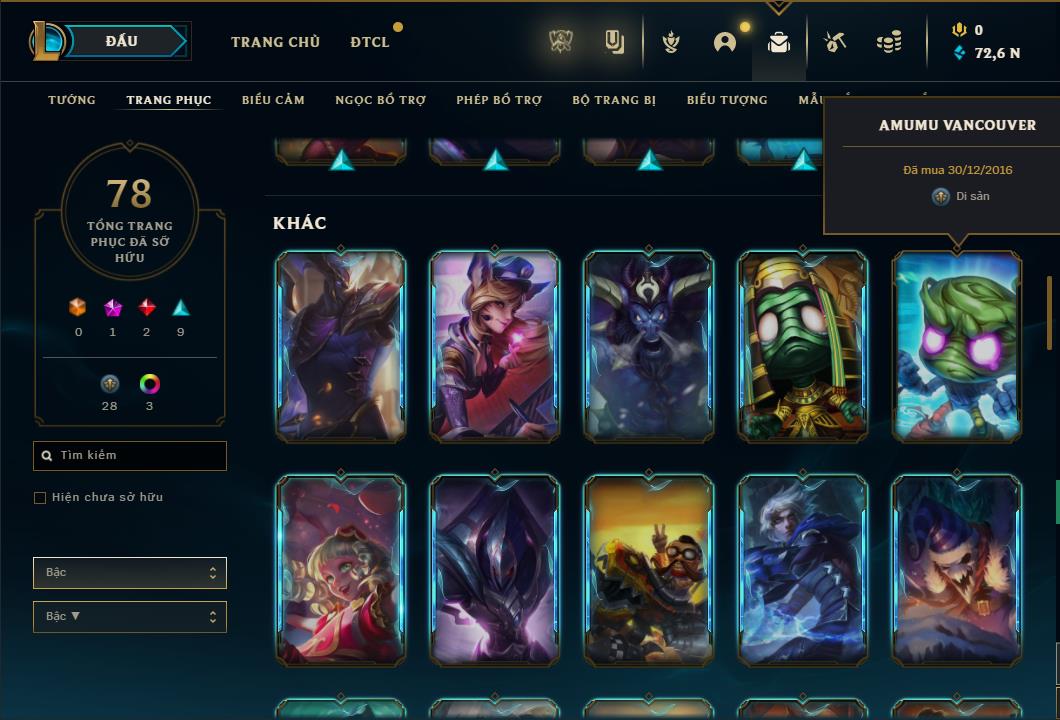Select the PHÉP BỔ TRỢ tab
1060x720 pixels.
(499, 100)
